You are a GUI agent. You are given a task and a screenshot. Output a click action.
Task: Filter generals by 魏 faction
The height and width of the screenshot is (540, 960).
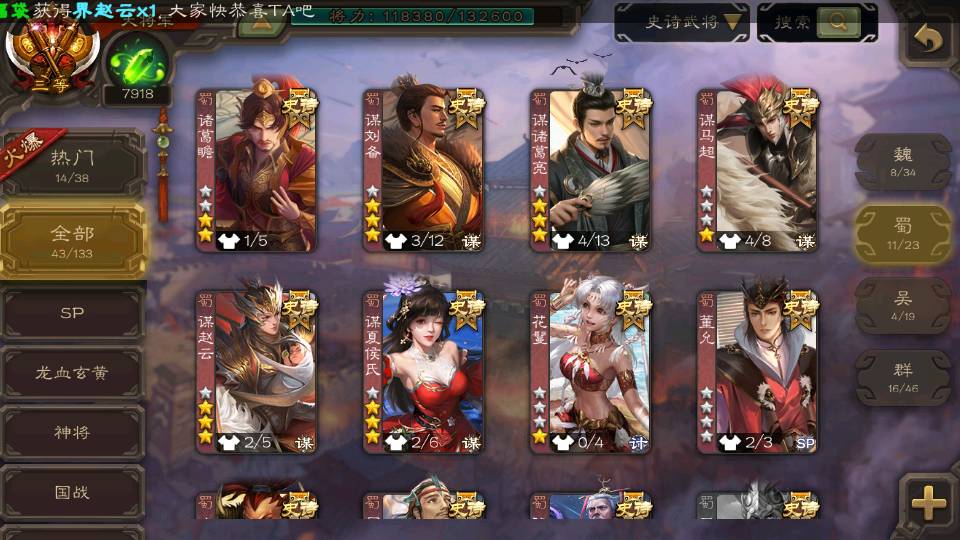(902, 162)
